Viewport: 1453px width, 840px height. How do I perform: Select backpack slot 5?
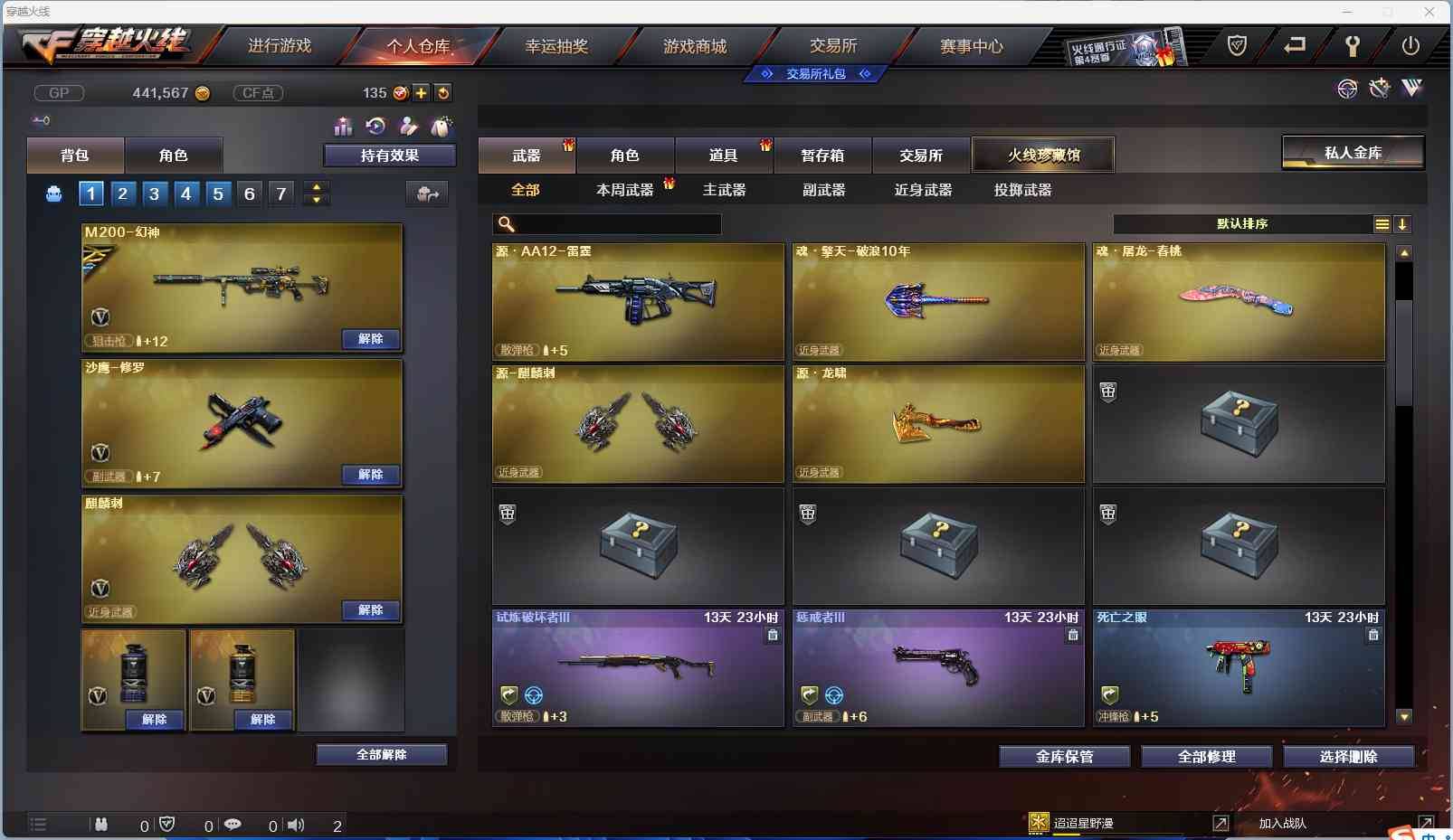coord(218,193)
